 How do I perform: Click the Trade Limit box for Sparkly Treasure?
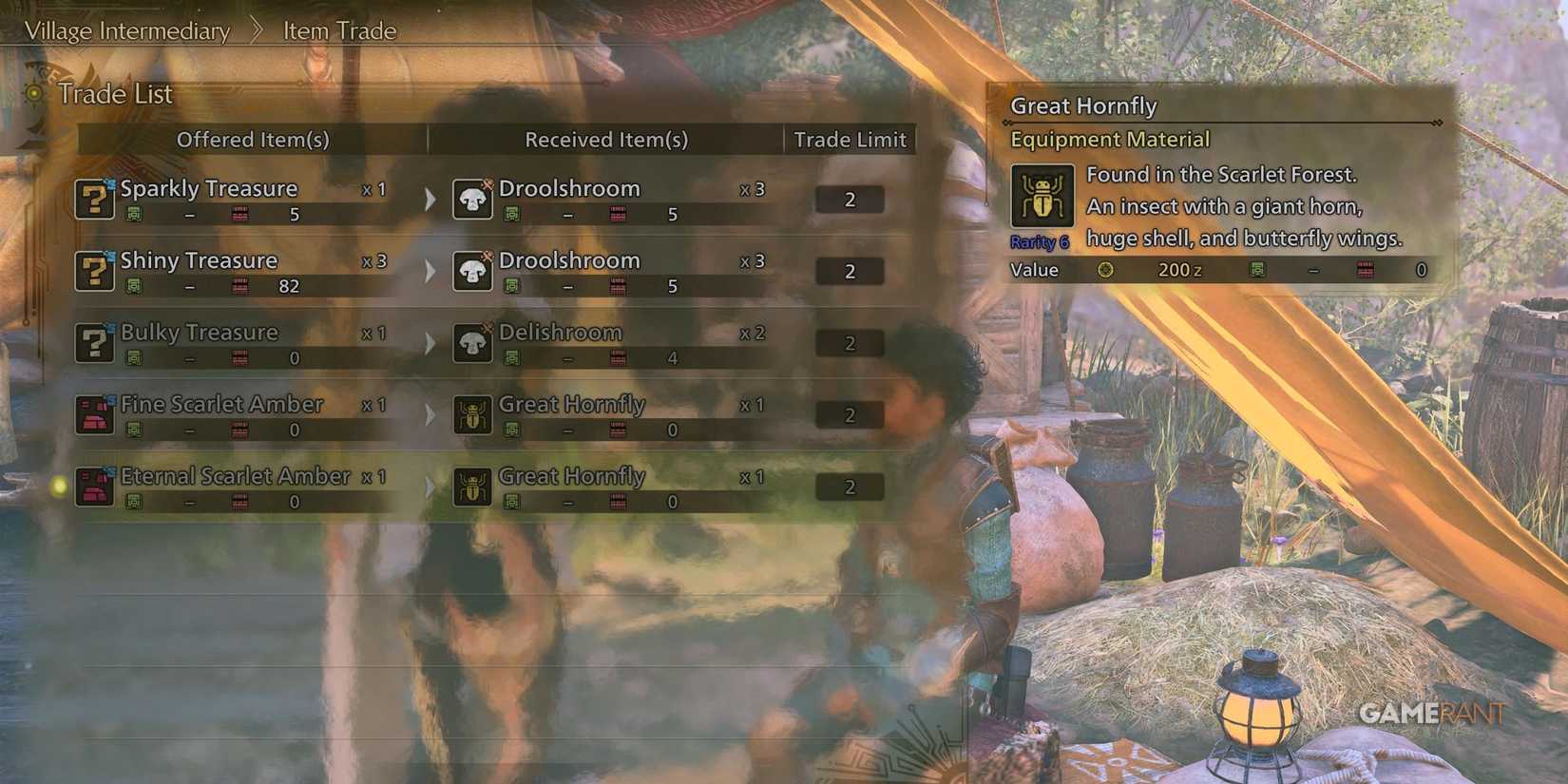tap(849, 199)
